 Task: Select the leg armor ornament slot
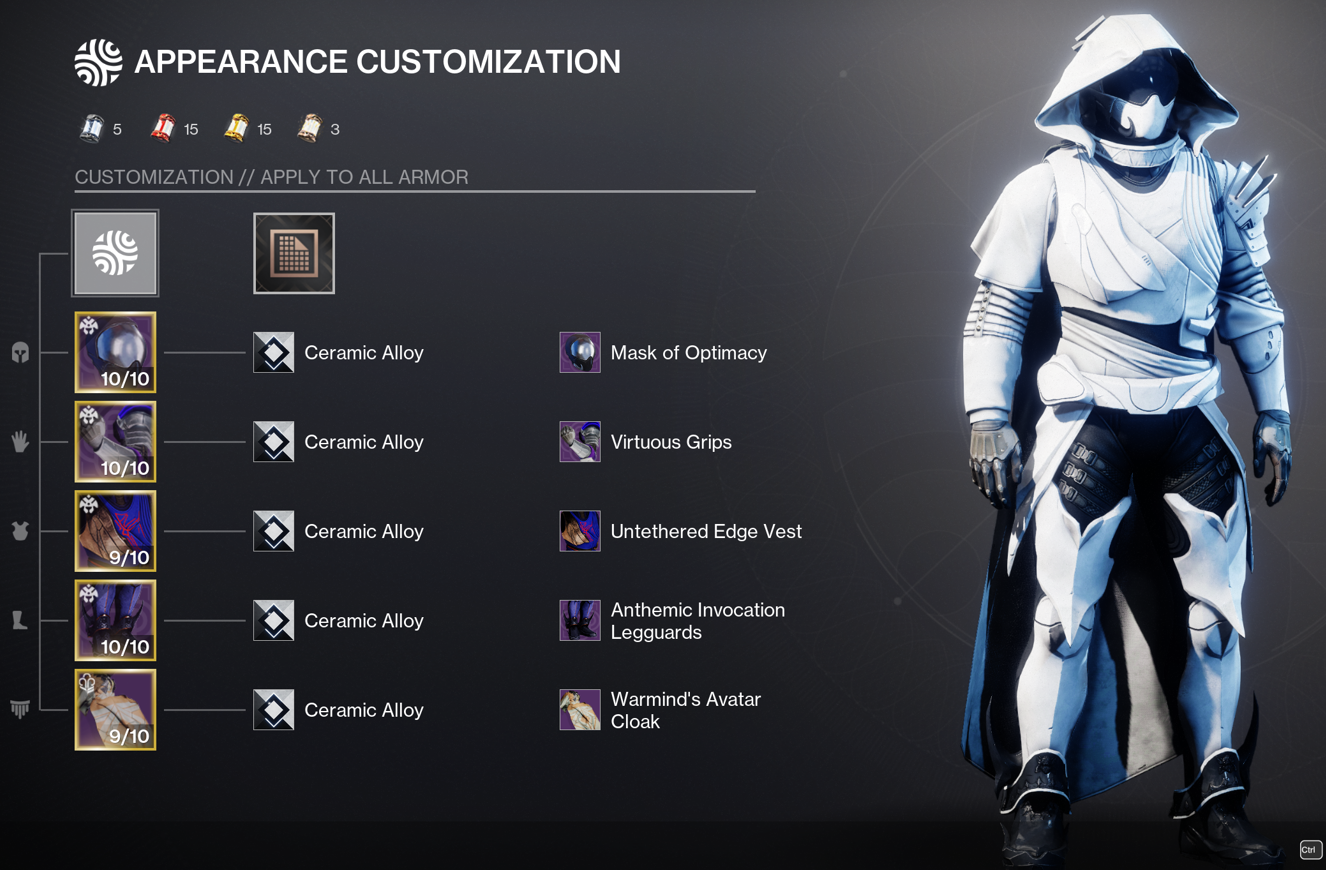tap(115, 620)
